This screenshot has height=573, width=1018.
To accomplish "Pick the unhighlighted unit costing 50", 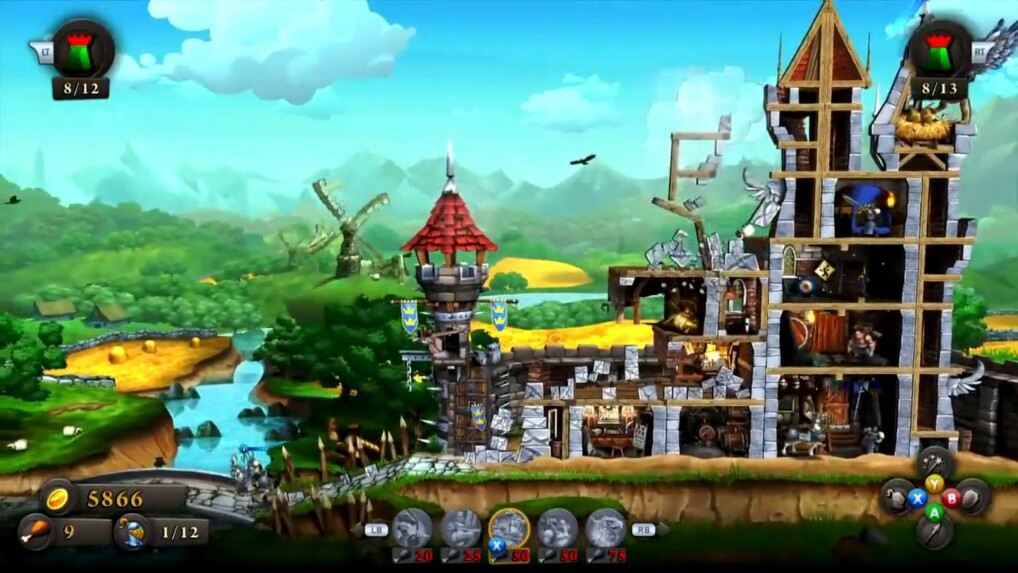I will pos(557,528).
